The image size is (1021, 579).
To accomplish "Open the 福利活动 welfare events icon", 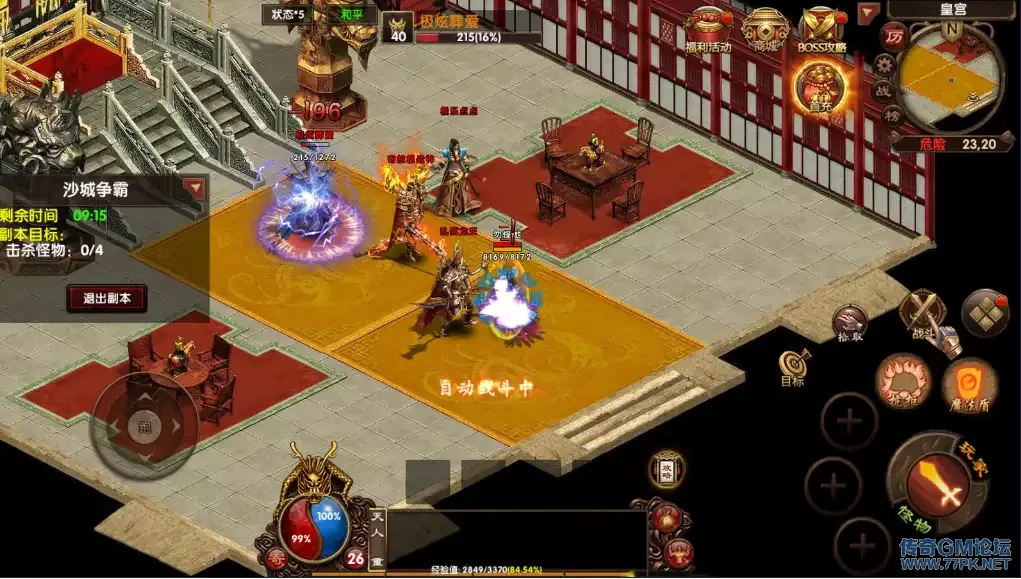I will [708, 28].
